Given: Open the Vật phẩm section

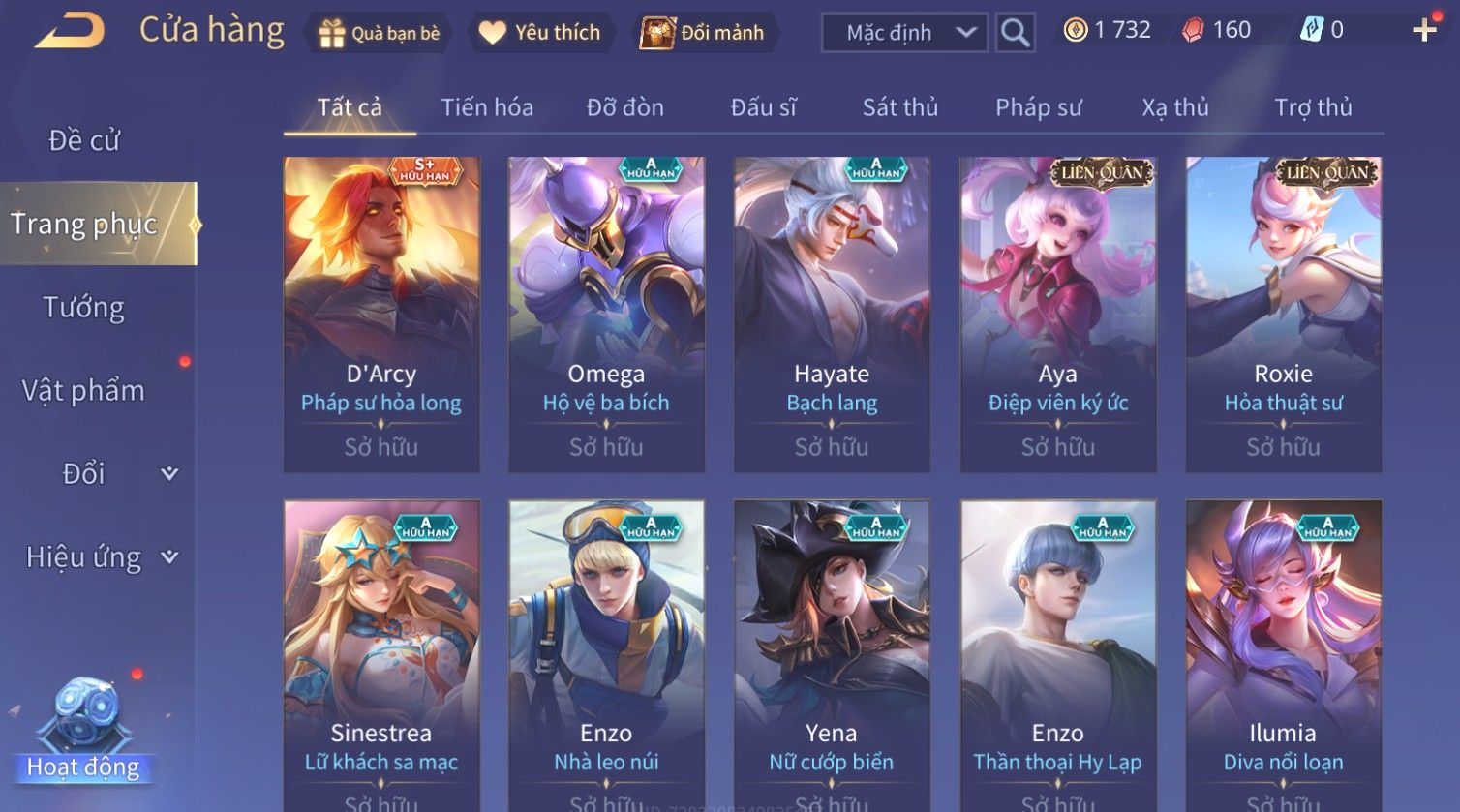Looking at the screenshot, I should coord(84,391).
